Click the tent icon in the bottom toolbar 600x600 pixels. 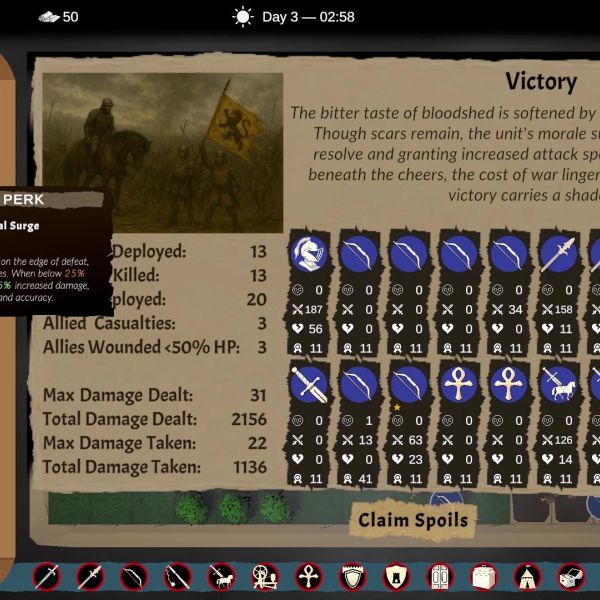click(x=527, y=577)
